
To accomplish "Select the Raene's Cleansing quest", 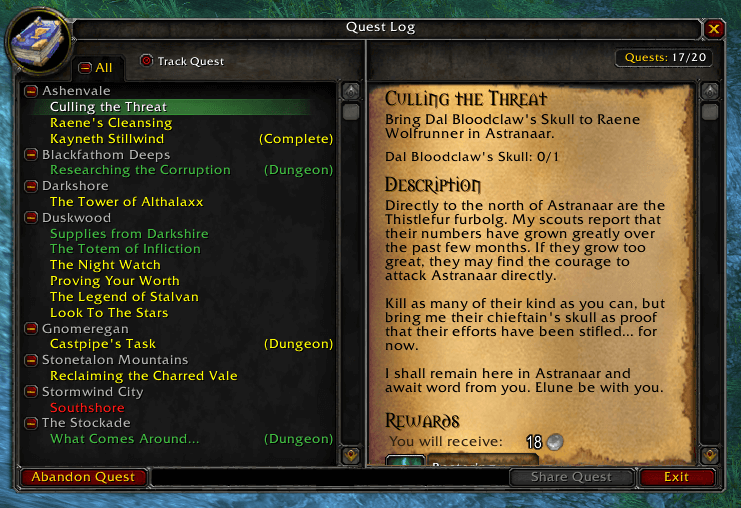I will 111,123.
